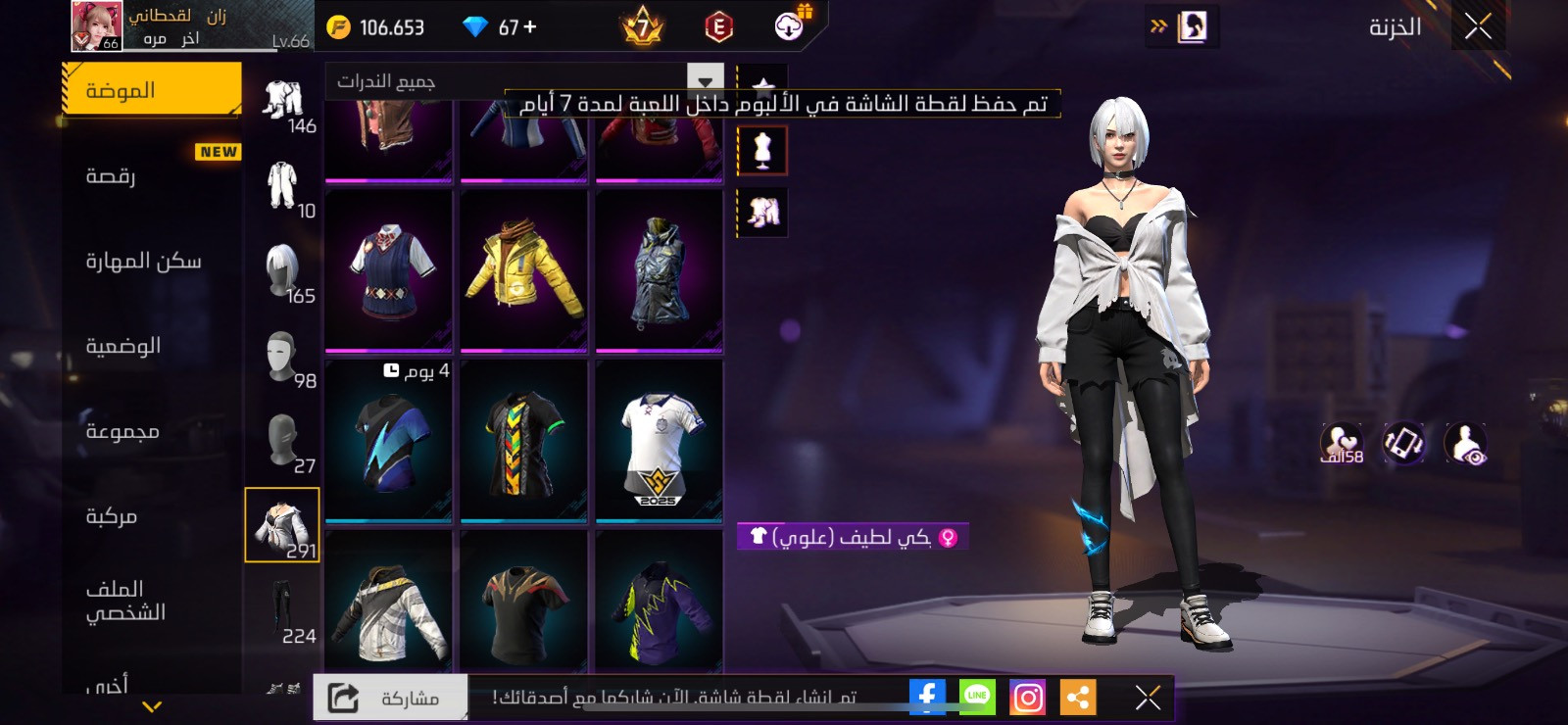The image size is (1568, 725).
Task: Pick the navy sweater vest top
Action: (389, 270)
